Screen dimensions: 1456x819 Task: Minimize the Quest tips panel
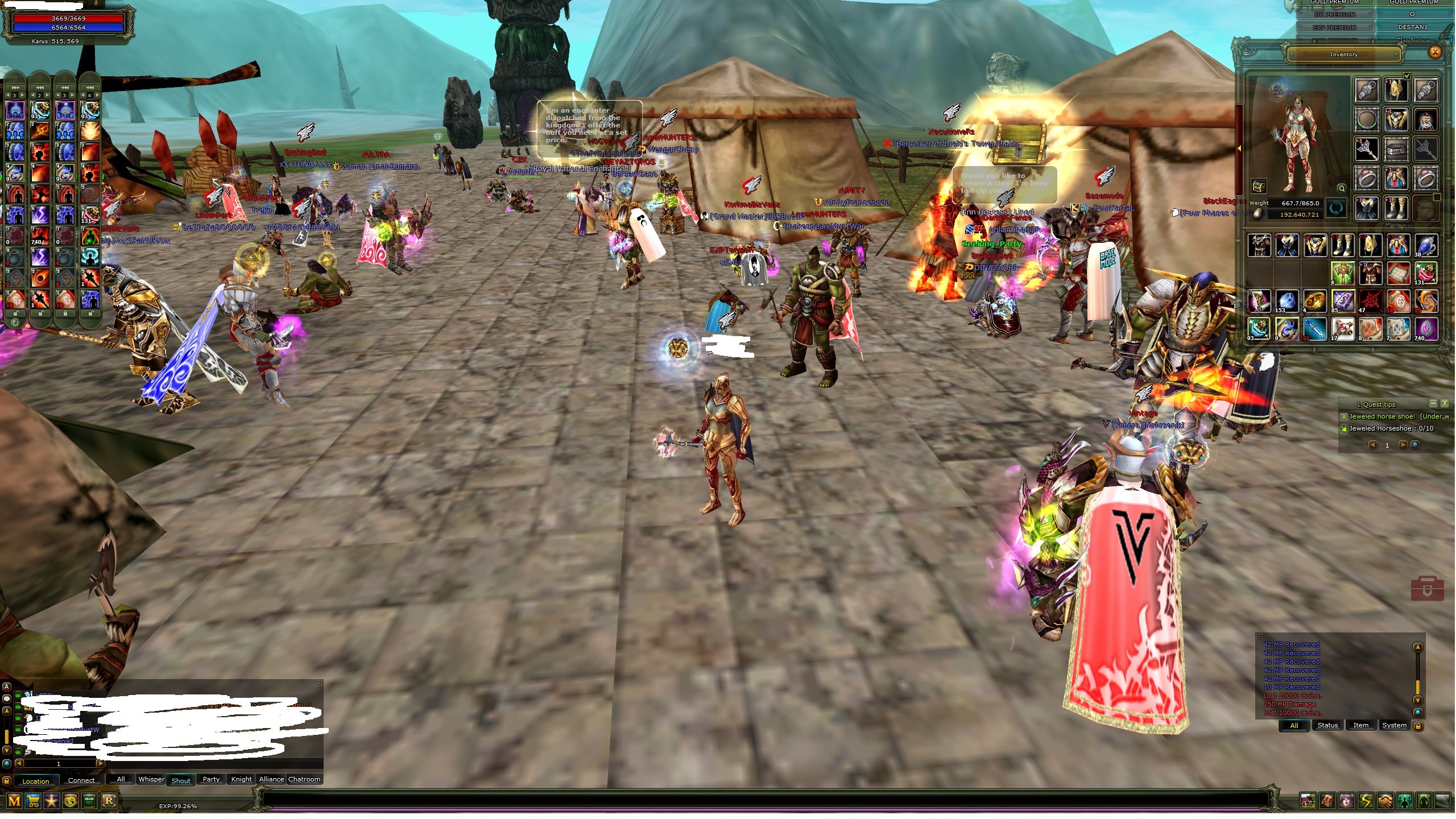pos(1434,404)
